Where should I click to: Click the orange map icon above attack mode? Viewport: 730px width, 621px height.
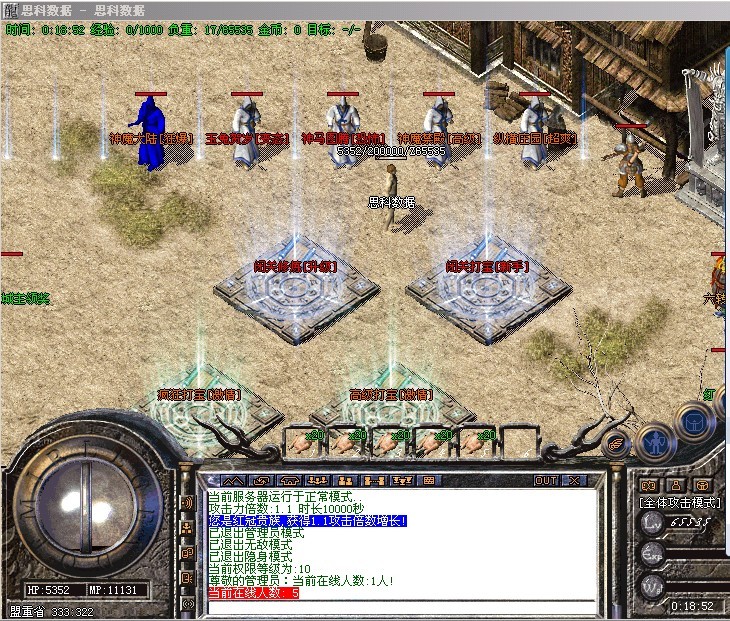coord(649,484)
